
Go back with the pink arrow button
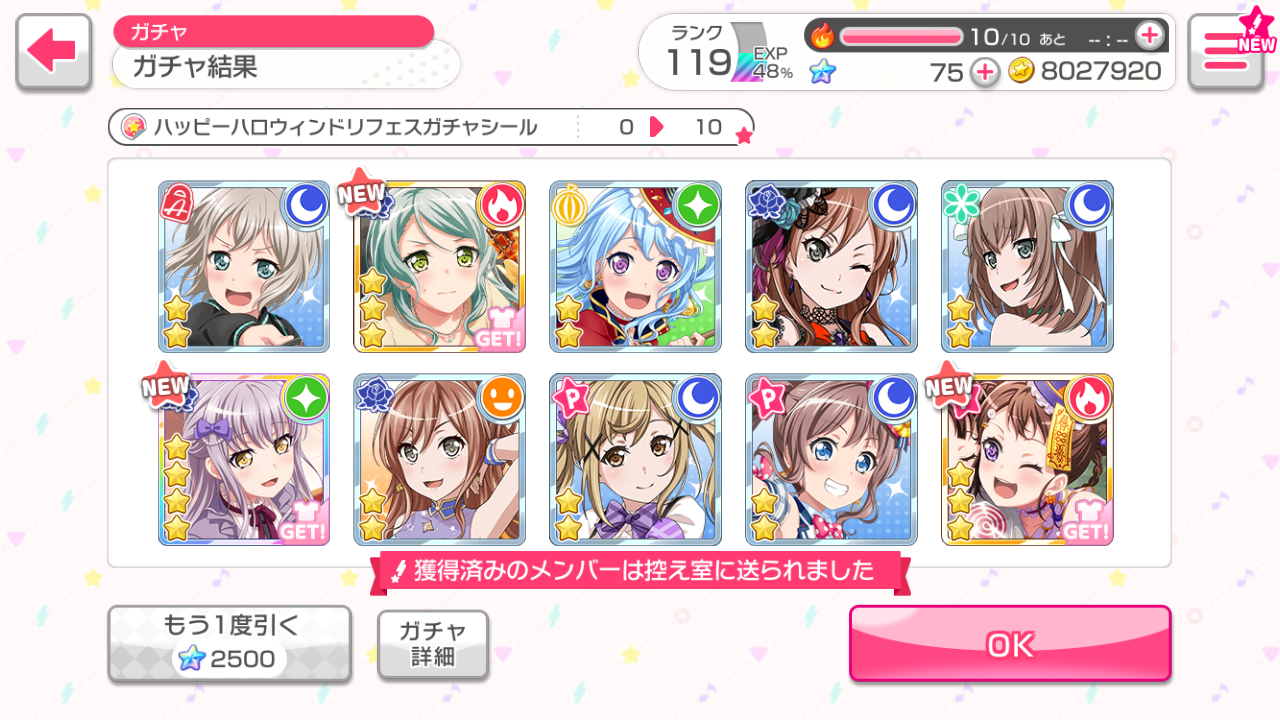[53, 50]
